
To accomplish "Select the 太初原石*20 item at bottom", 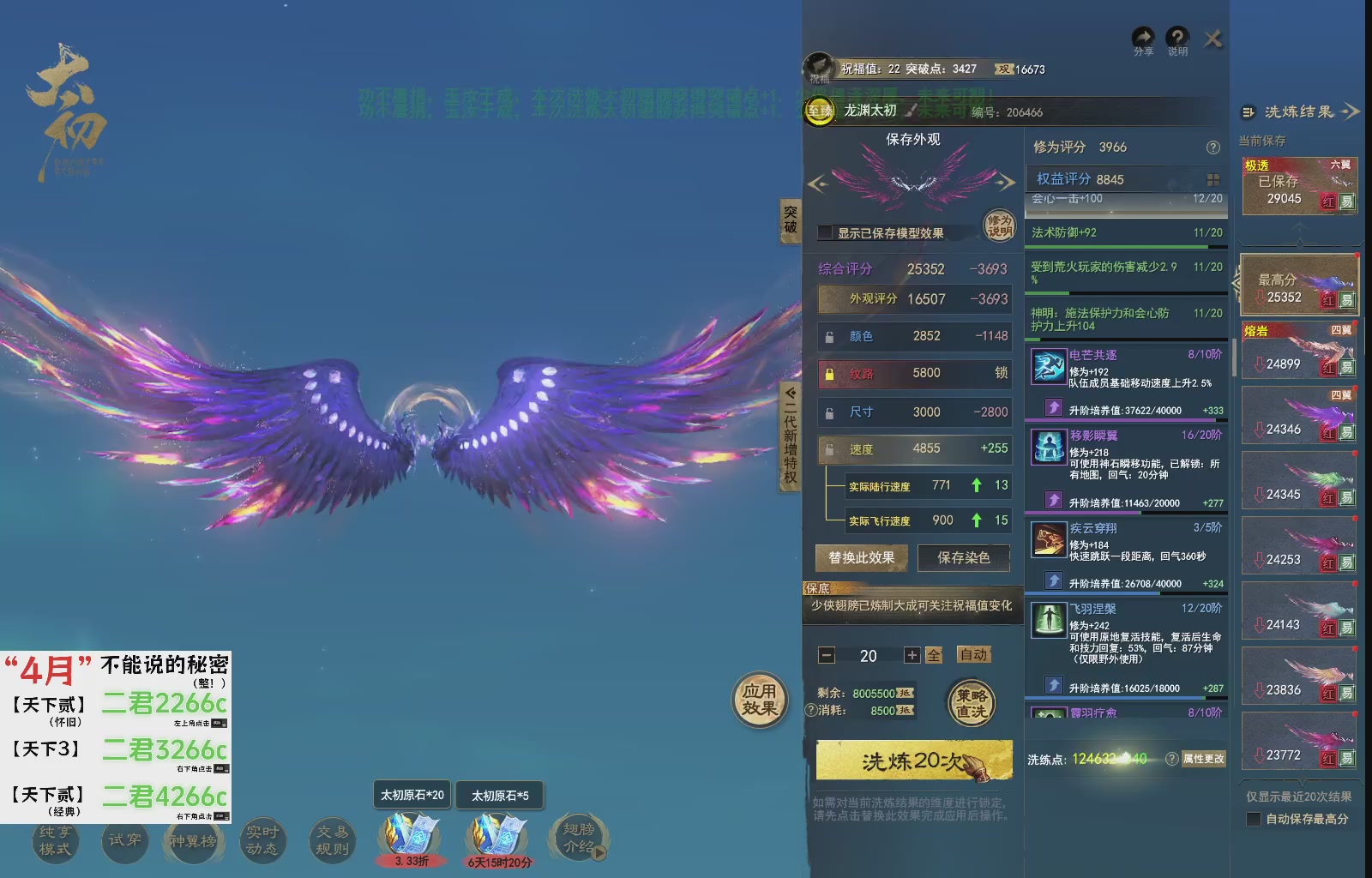I will (411, 795).
